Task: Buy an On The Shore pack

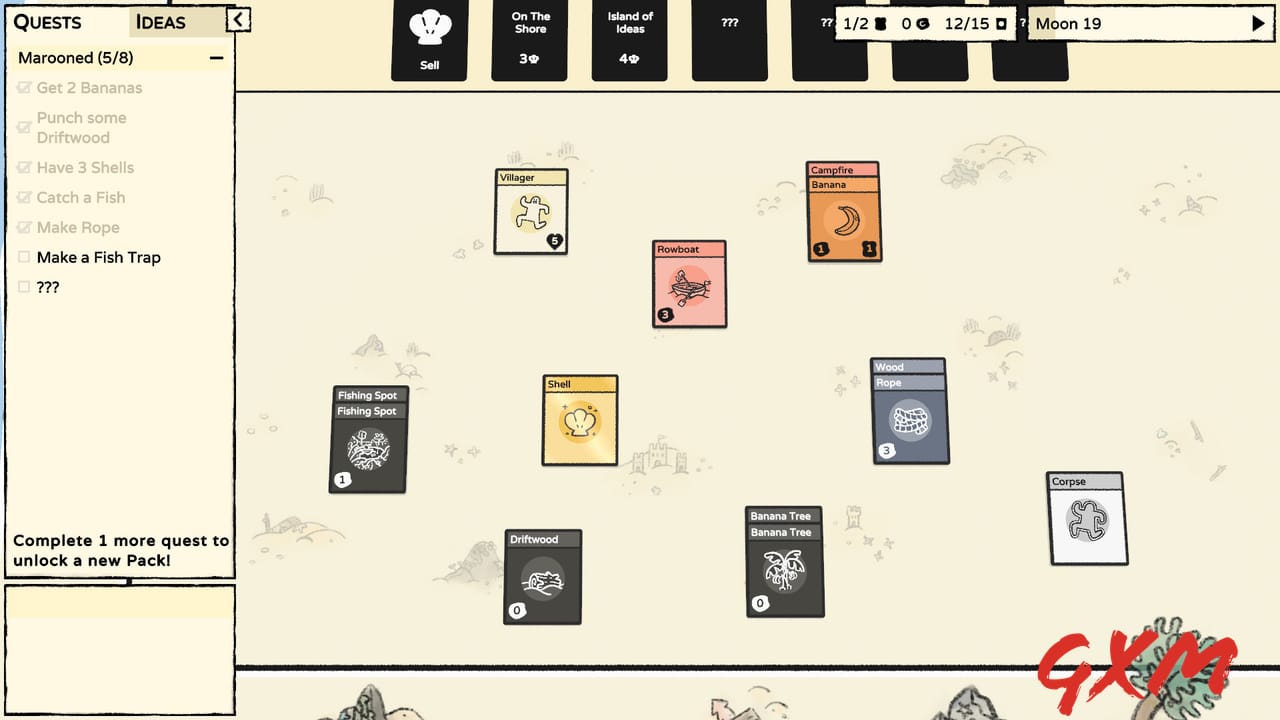Action: 529,40
